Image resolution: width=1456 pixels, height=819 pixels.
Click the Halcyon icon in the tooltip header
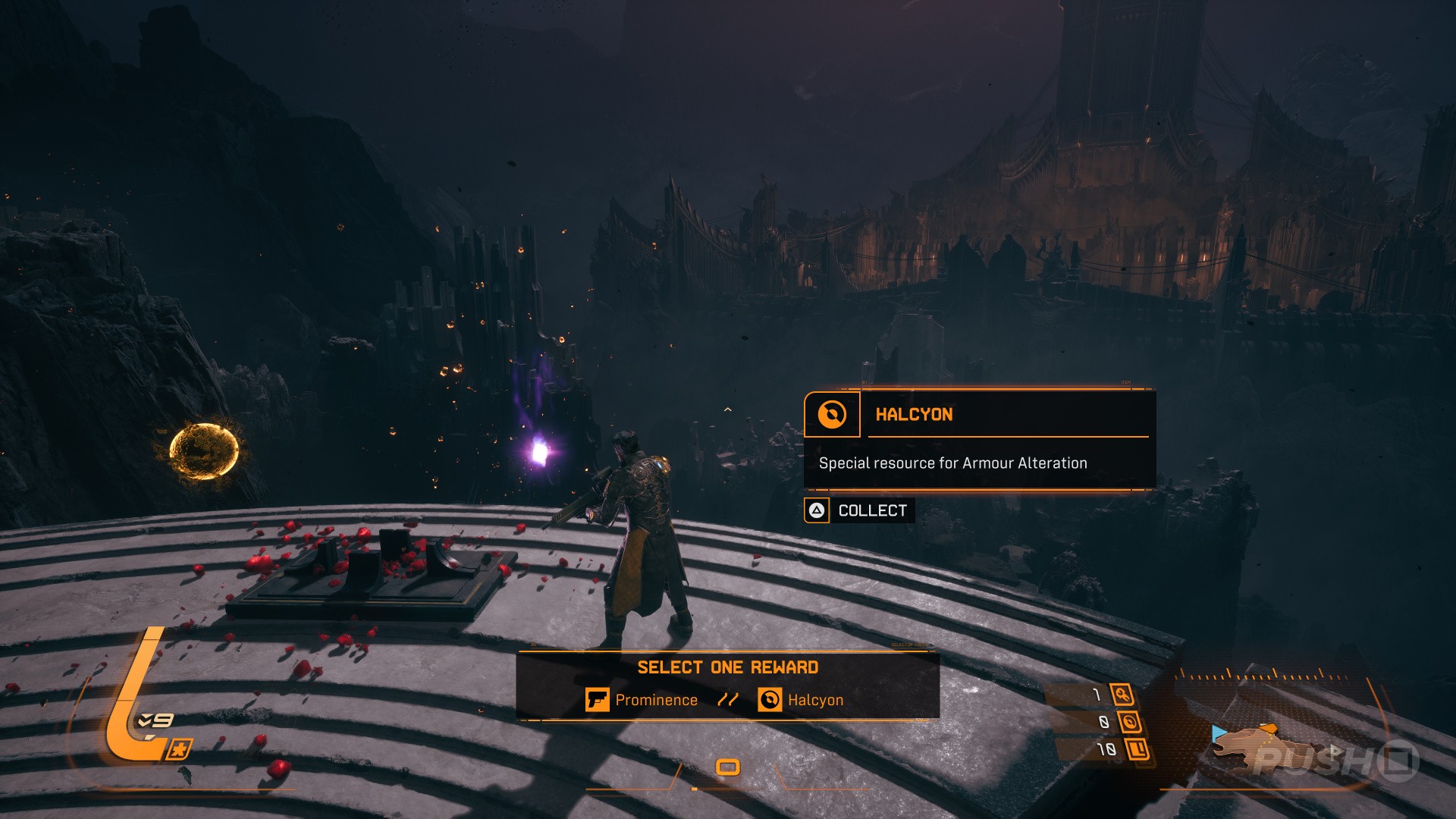click(832, 415)
